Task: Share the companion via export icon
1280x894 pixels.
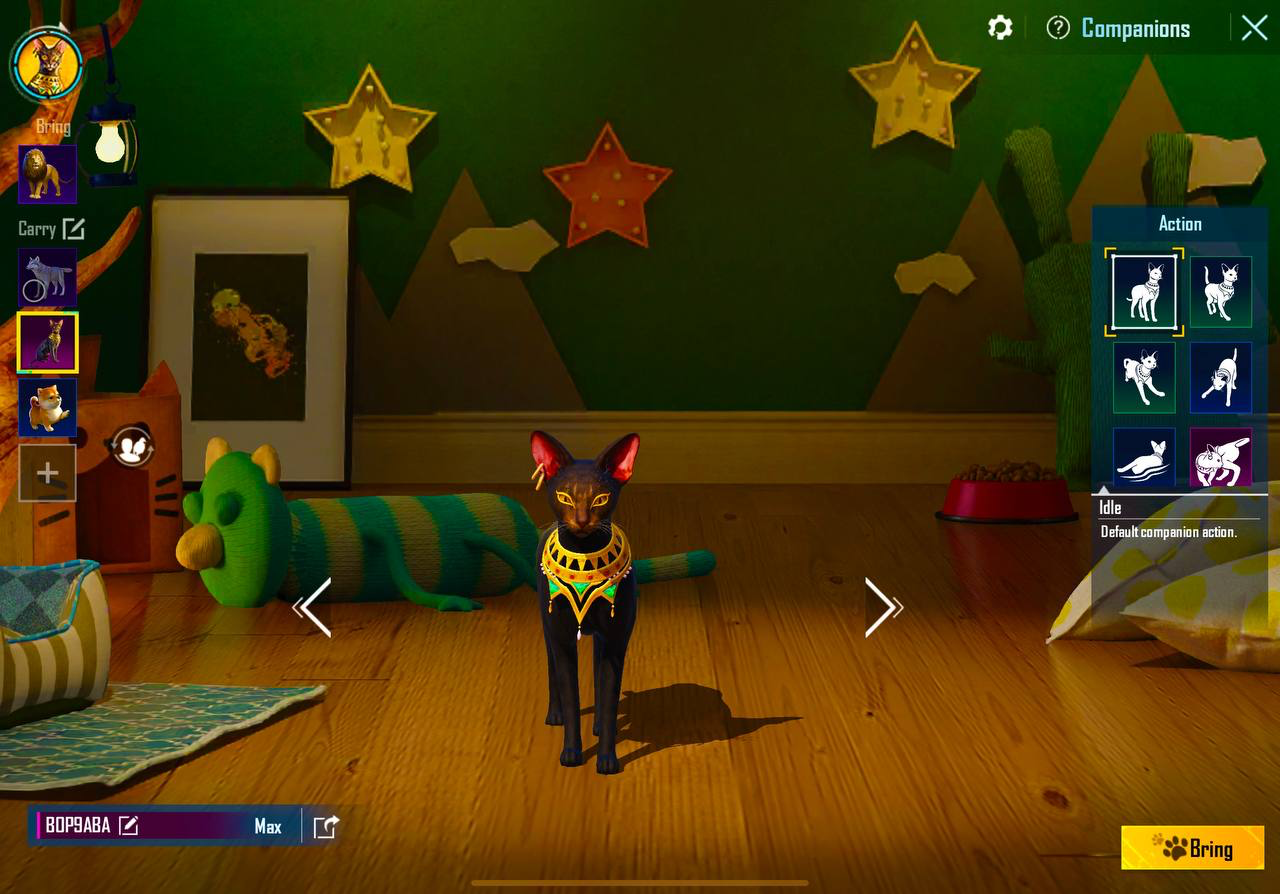Action: coord(326,827)
